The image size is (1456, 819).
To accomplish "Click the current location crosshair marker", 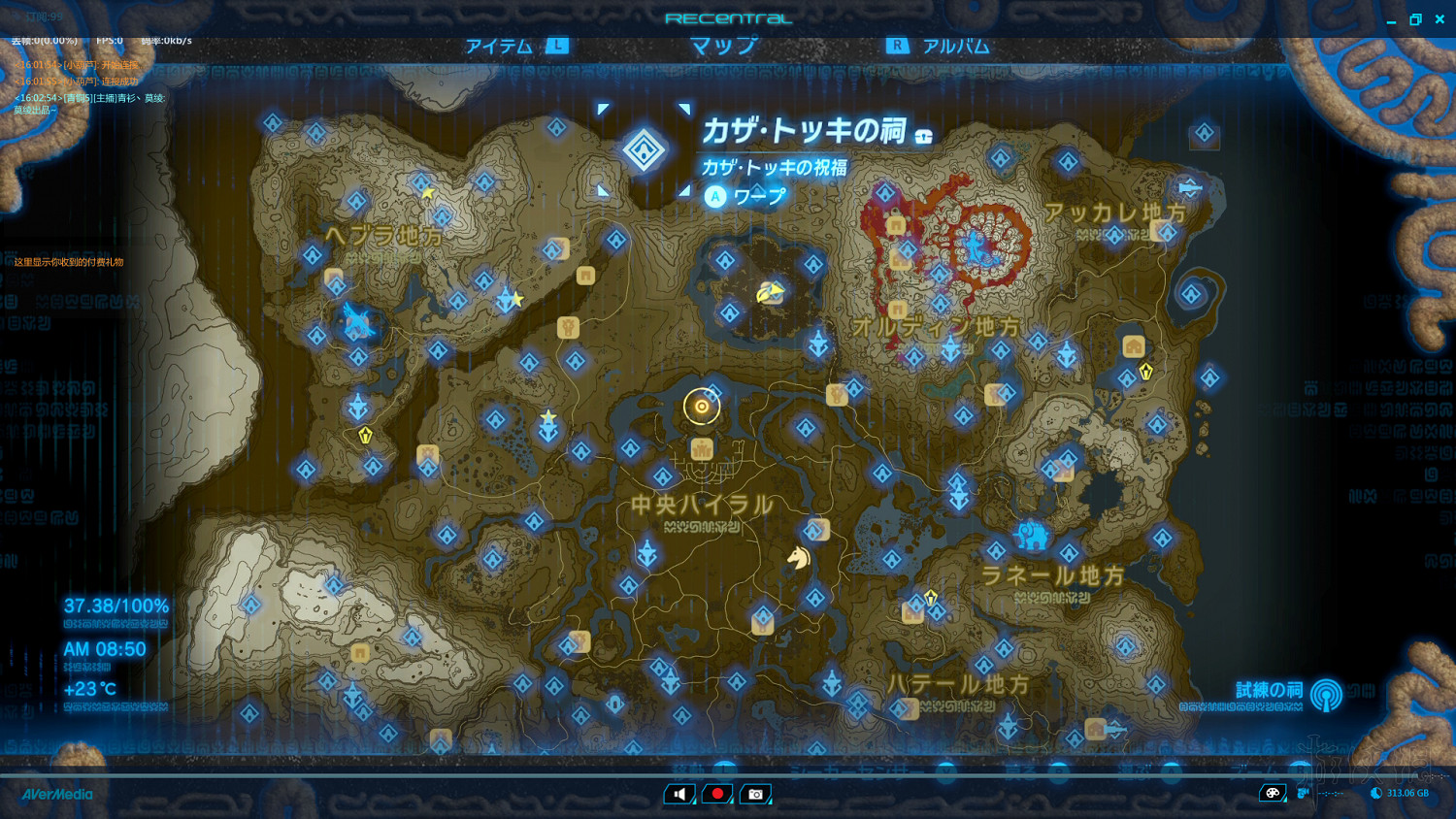I will point(702,405).
